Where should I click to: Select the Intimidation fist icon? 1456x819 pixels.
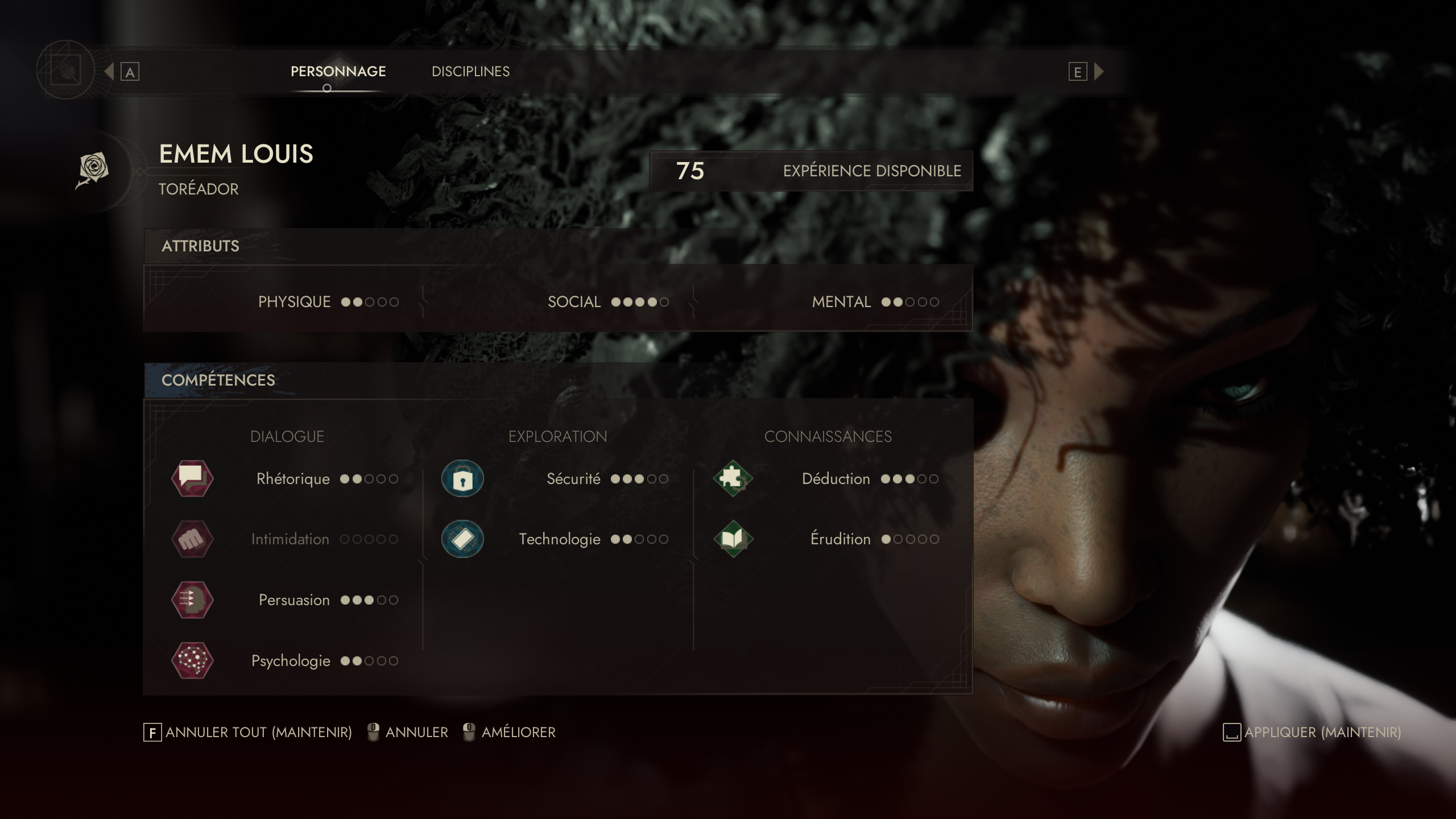pos(192,539)
